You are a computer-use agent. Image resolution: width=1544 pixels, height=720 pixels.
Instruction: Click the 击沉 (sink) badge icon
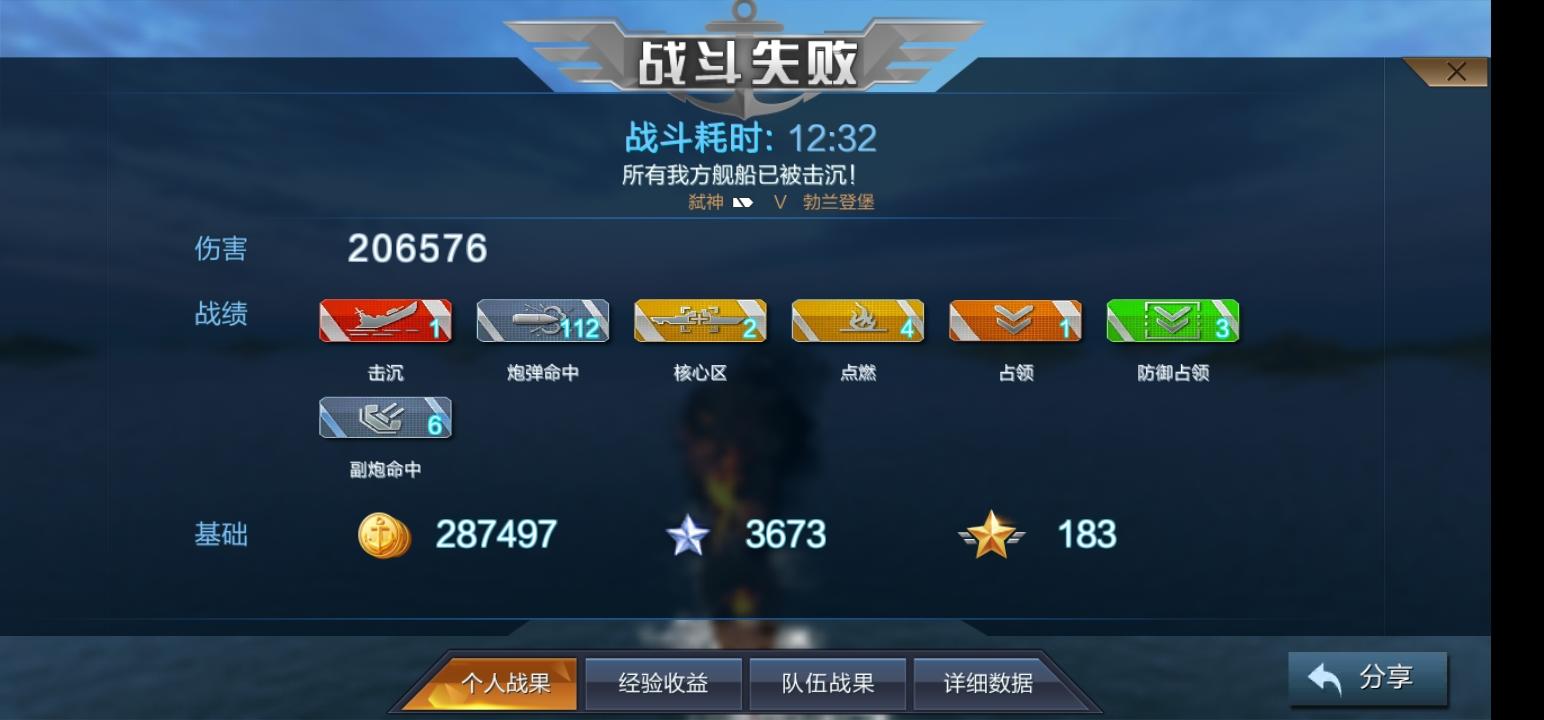384,321
